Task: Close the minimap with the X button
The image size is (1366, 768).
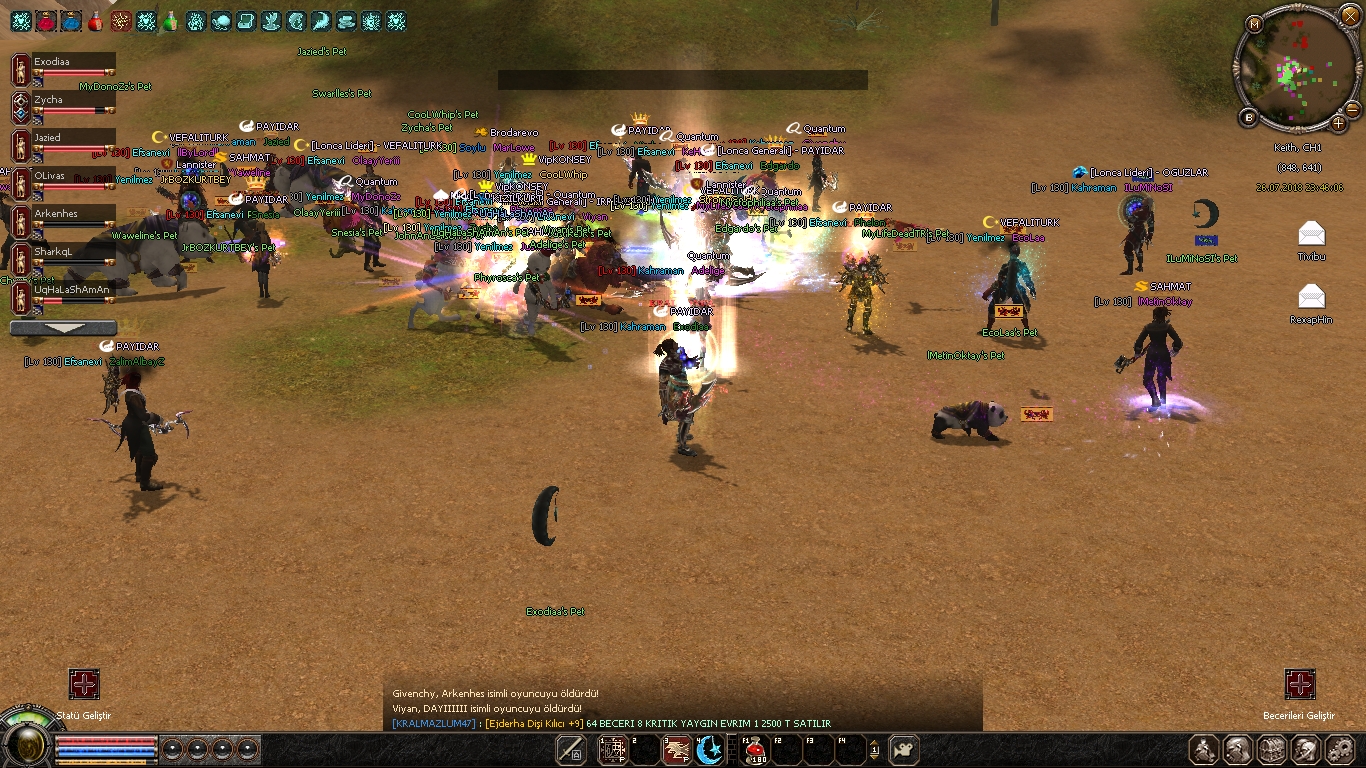Action: 1349,17
